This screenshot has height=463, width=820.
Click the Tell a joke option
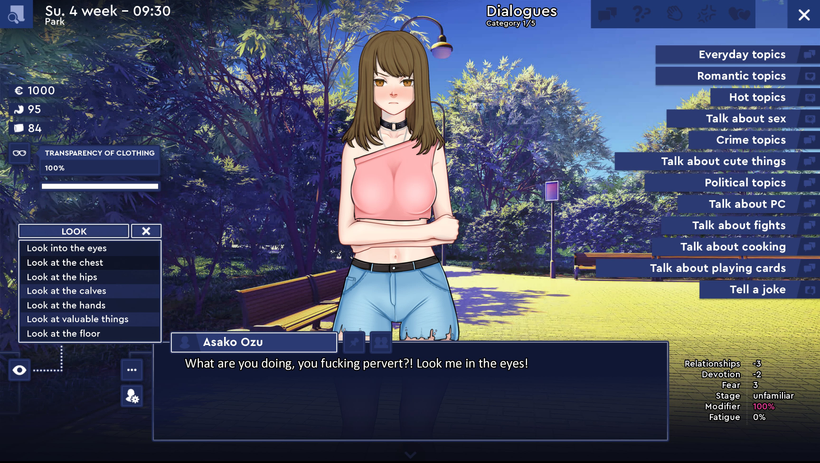click(x=757, y=290)
